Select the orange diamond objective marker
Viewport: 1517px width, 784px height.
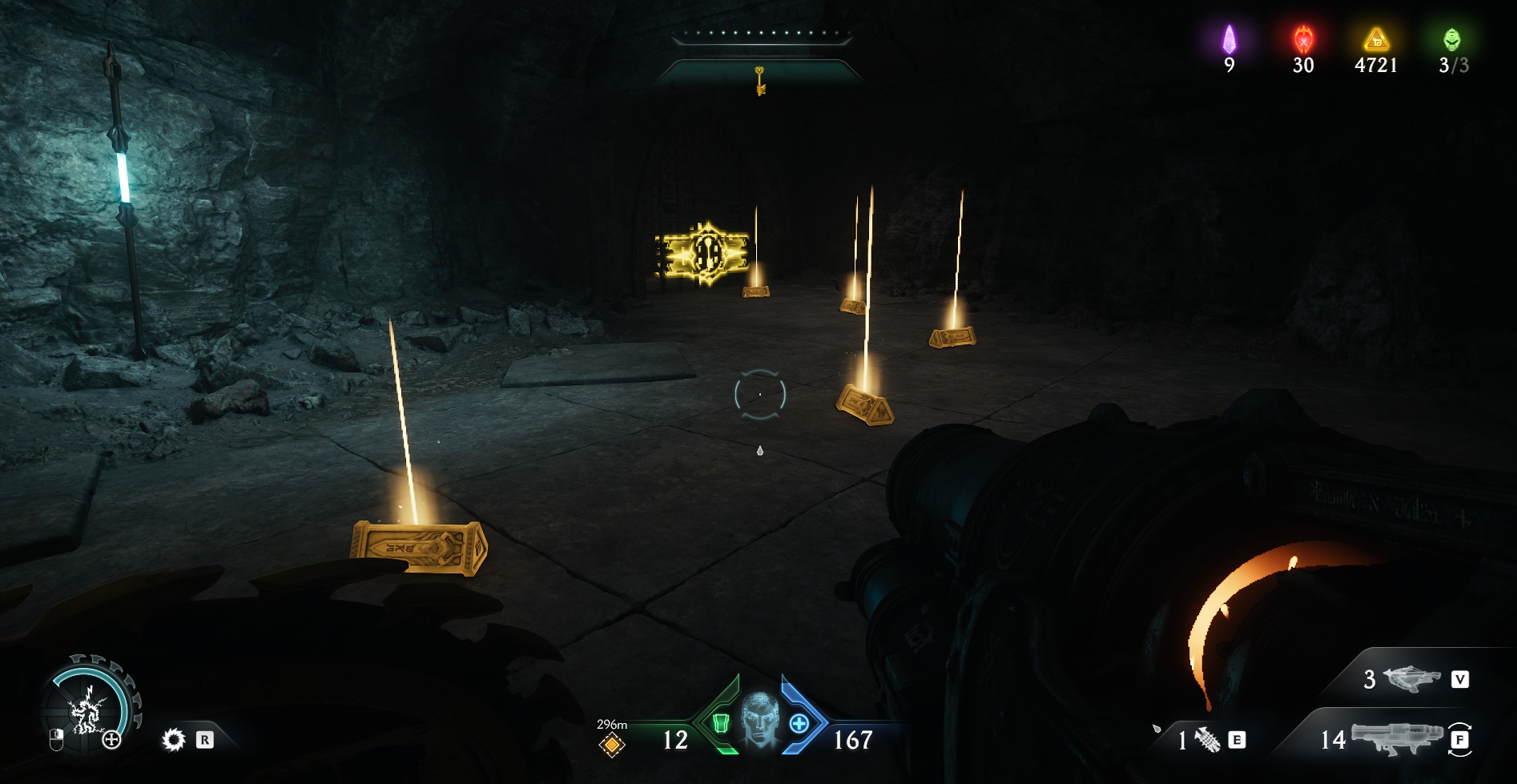tap(612, 746)
